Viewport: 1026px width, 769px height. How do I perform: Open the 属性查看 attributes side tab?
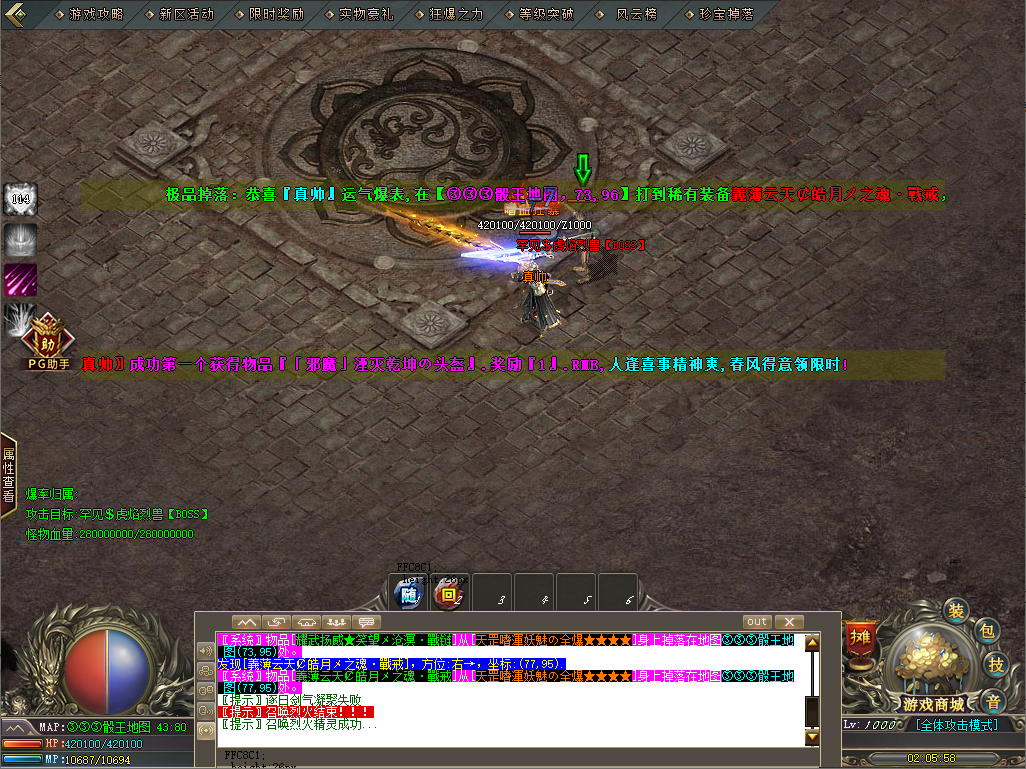click(8, 468)
